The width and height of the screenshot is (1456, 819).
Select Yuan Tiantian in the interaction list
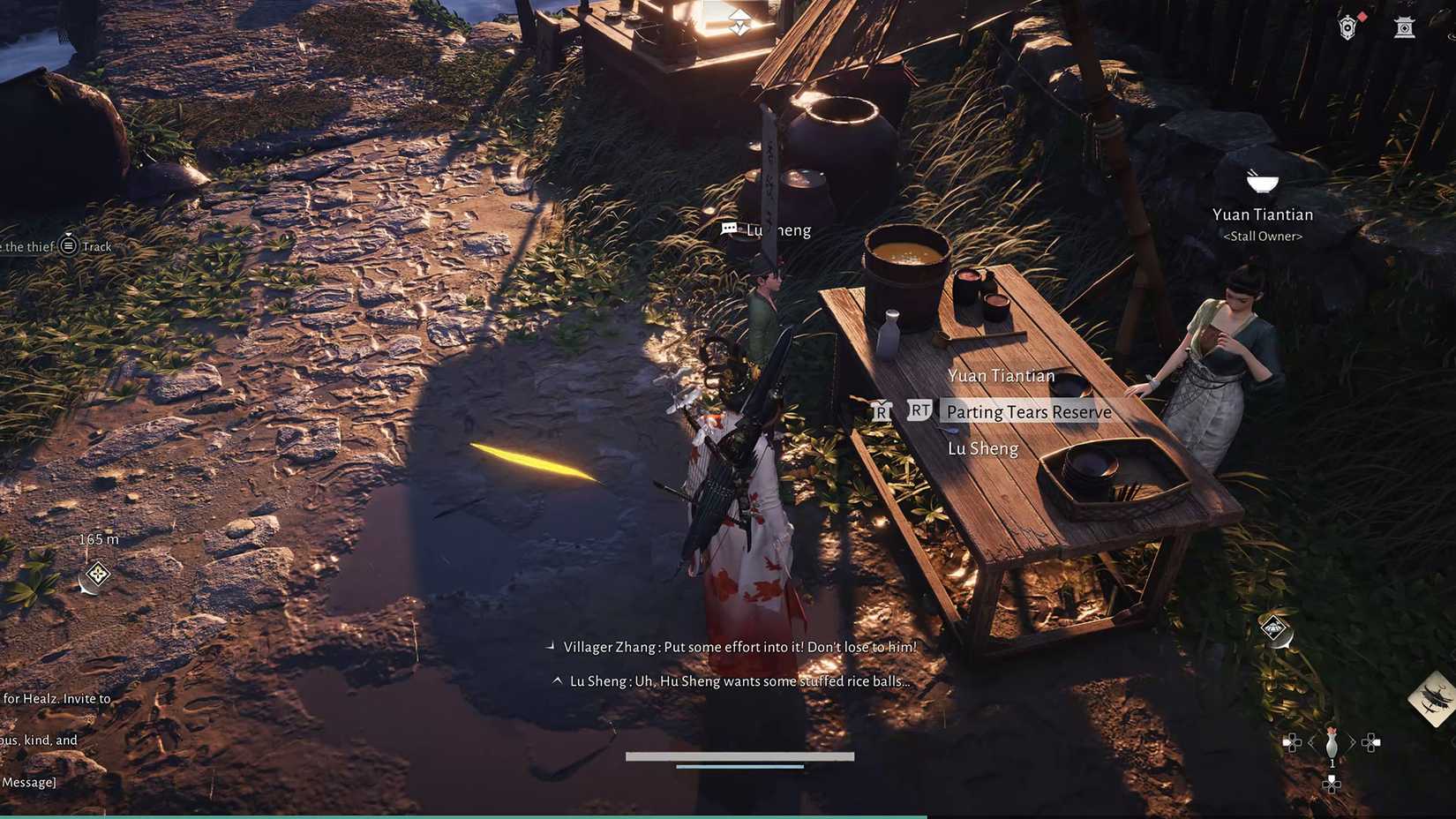pyautogui.click(x=1001, y=376)
